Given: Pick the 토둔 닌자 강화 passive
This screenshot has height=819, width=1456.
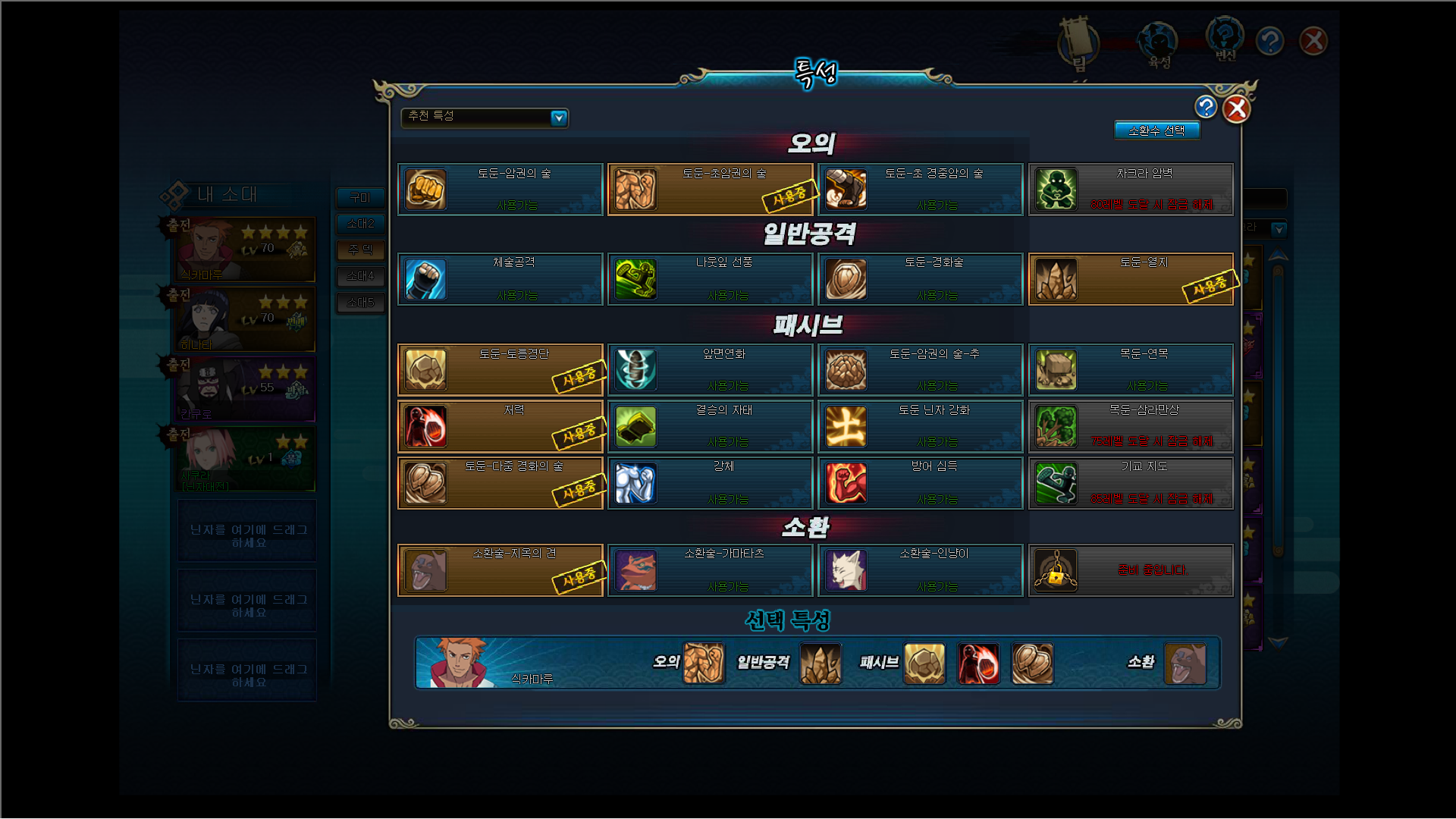Looking at the screenshot, I should [x=920, y=426].
